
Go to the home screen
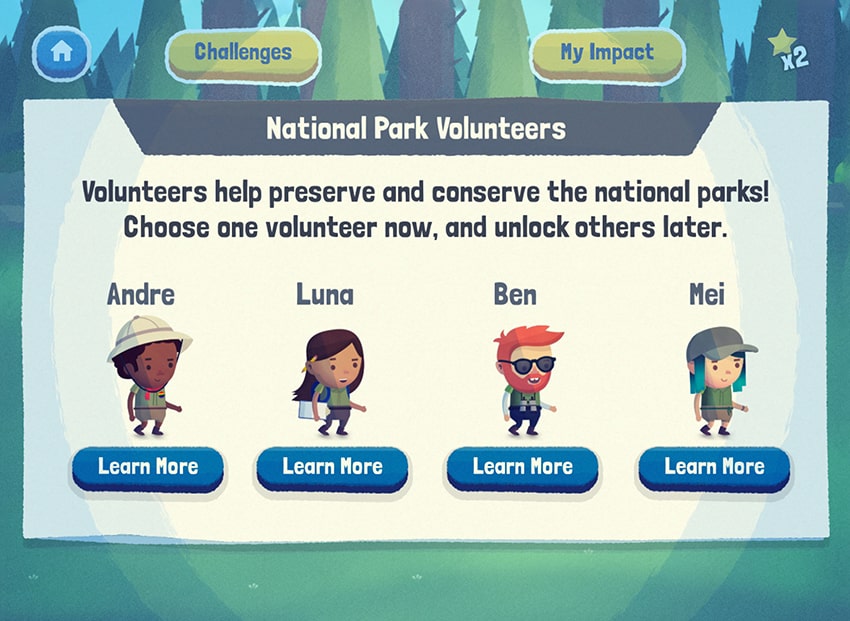[x=61, y=53]
